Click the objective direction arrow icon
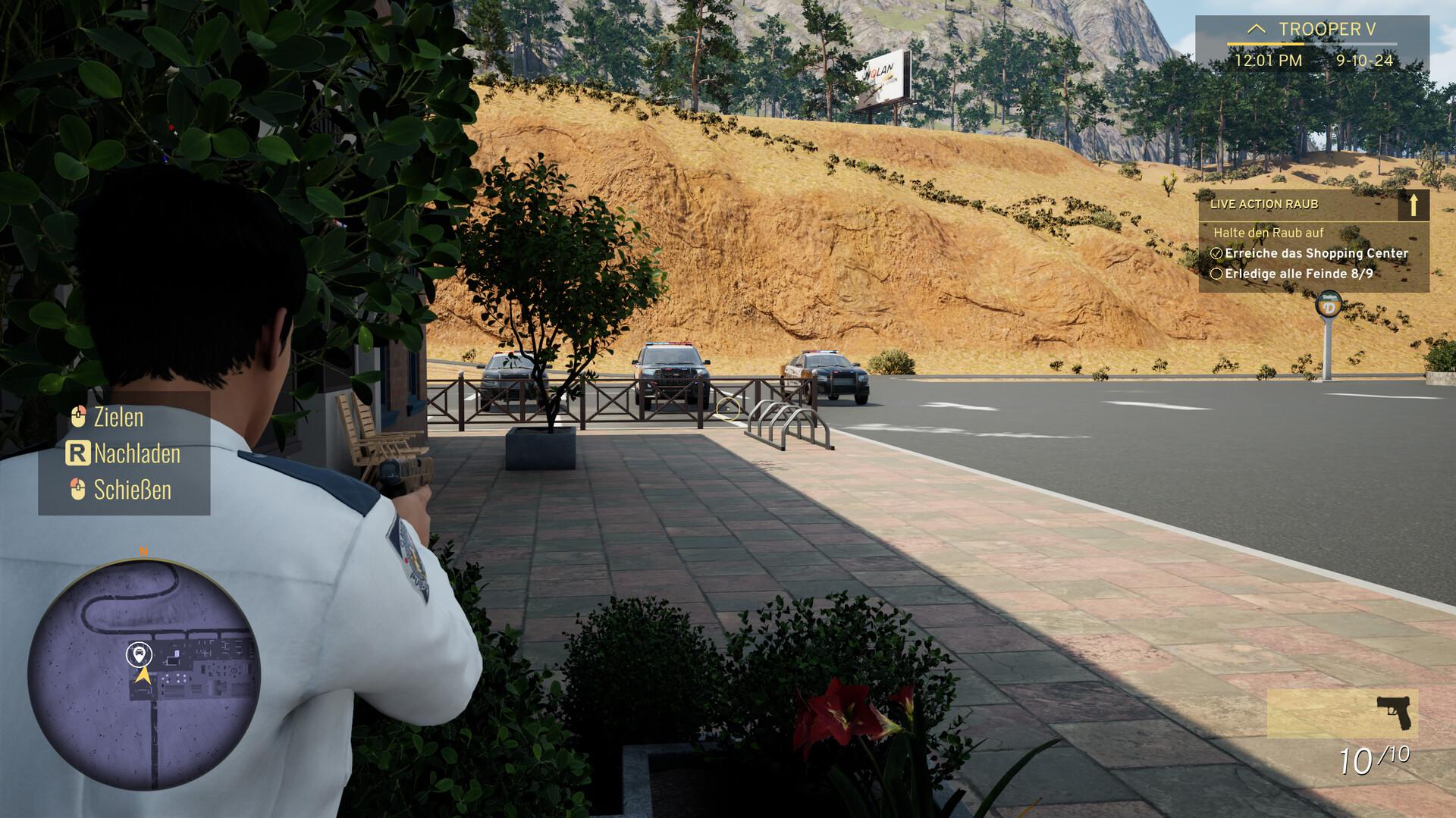Viewport: 1456px width, 818px height. (x=1414, y=206)
